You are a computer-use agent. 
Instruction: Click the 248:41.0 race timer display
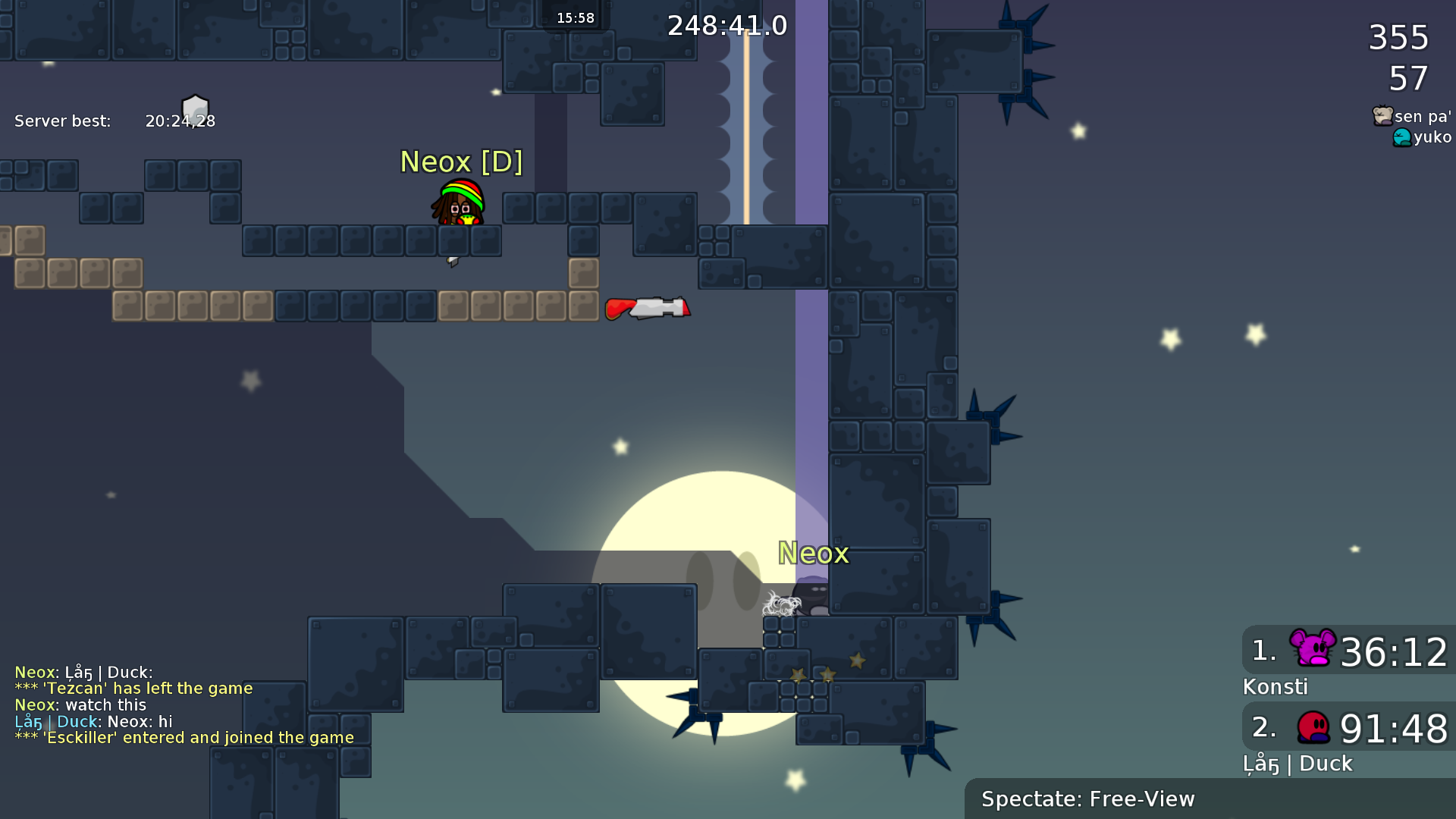[728, 25]
